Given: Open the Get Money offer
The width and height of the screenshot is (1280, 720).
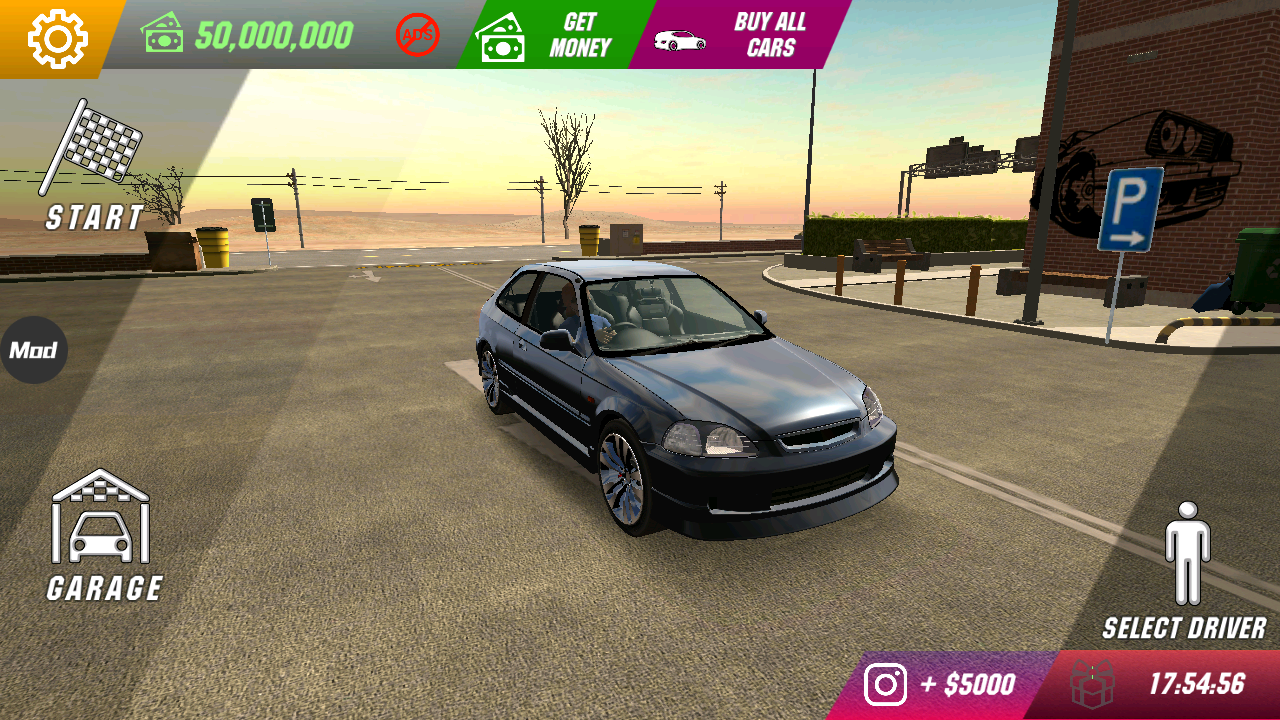Looking at the screenshot, I should (548, 35).
